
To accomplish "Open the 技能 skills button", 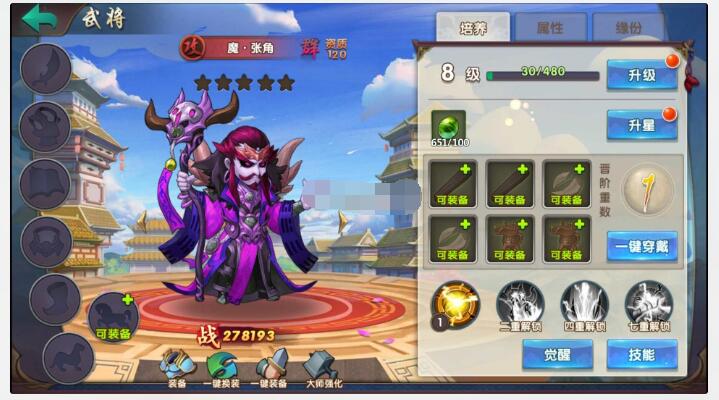I will tap(641, 354).
